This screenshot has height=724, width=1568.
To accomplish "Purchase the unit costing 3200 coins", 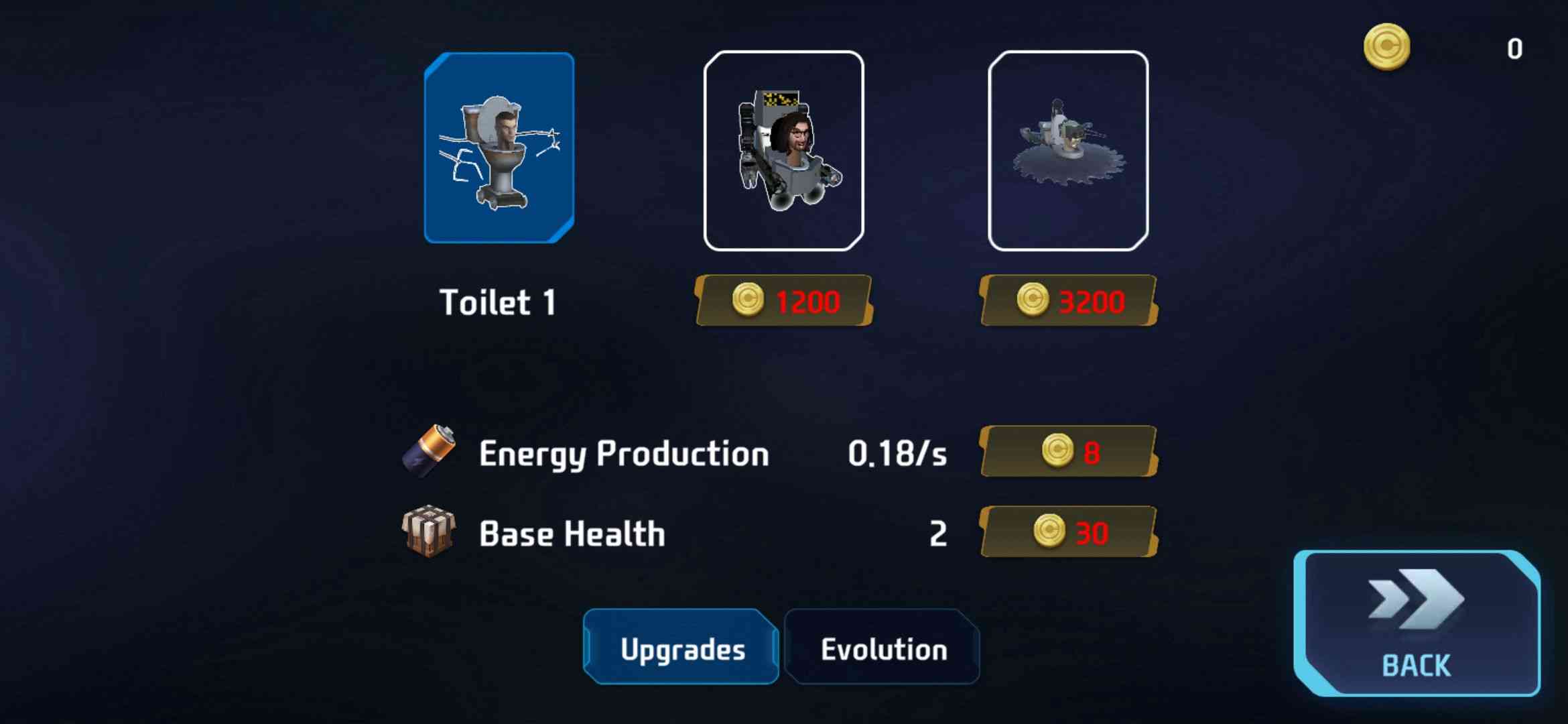I will [1069, 301].
